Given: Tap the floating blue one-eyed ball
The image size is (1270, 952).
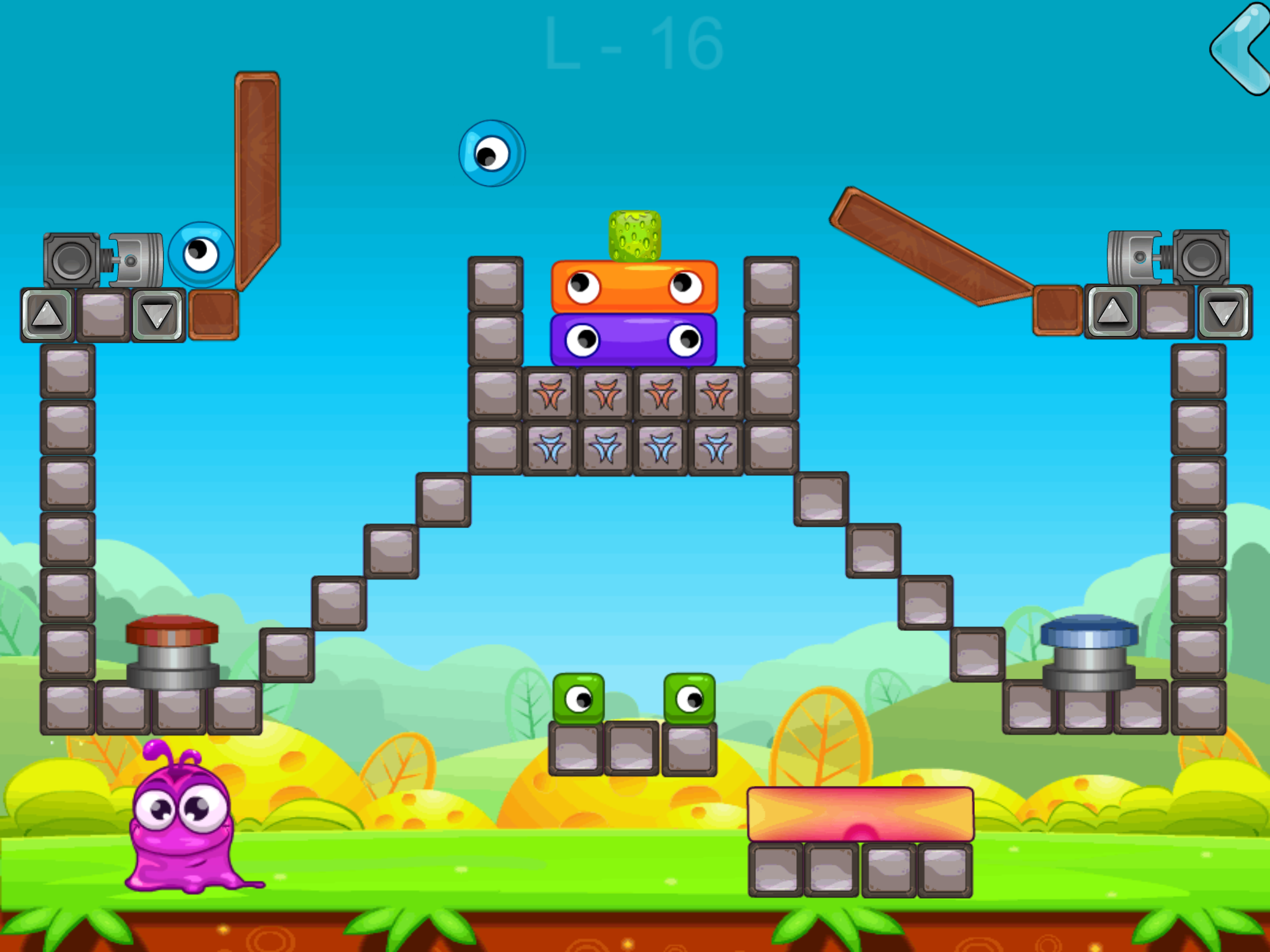Looking at the screenshot, I should pos(493,154).
